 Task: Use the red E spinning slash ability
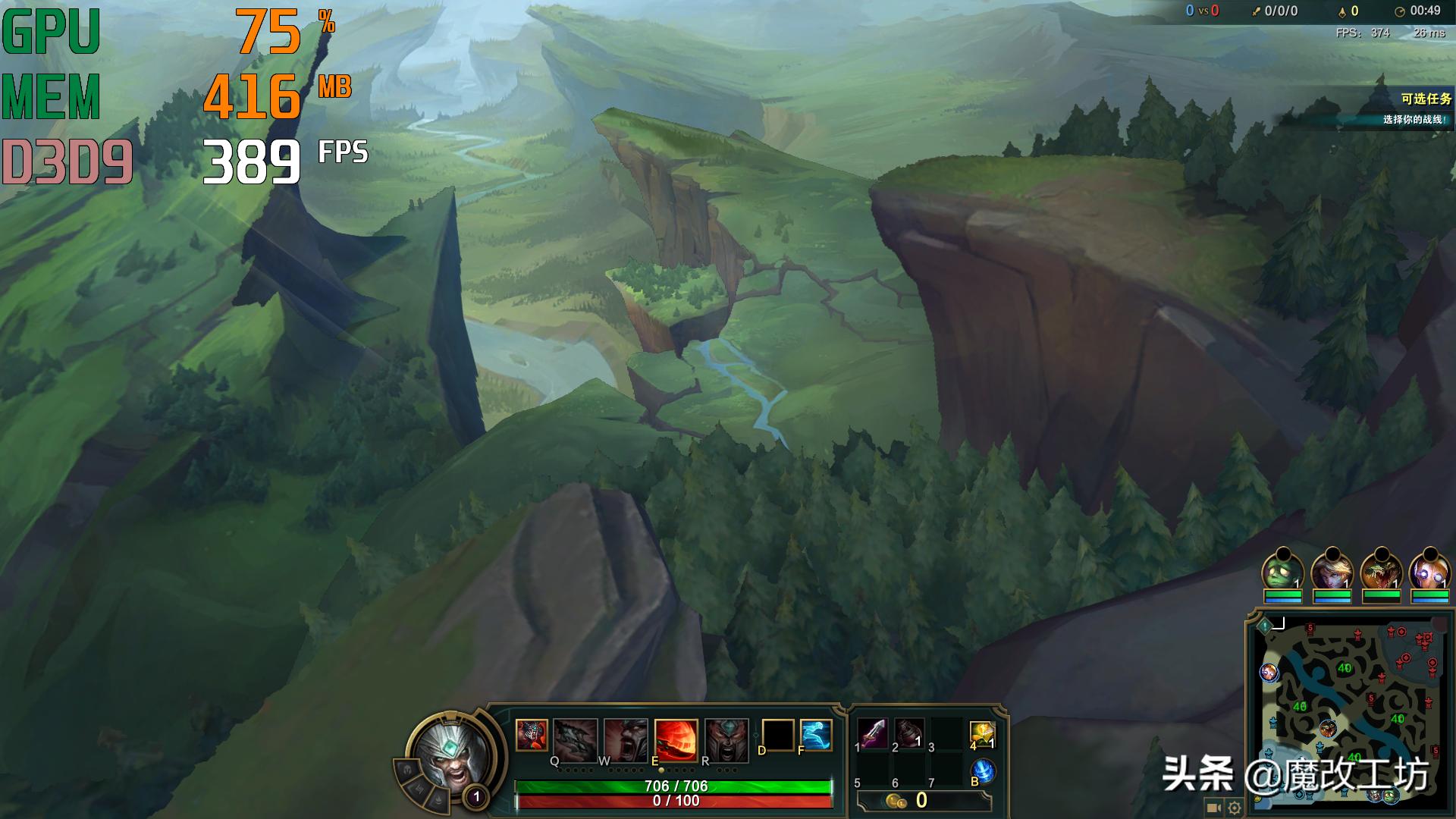pyautogui.click(x=676, y=739)
